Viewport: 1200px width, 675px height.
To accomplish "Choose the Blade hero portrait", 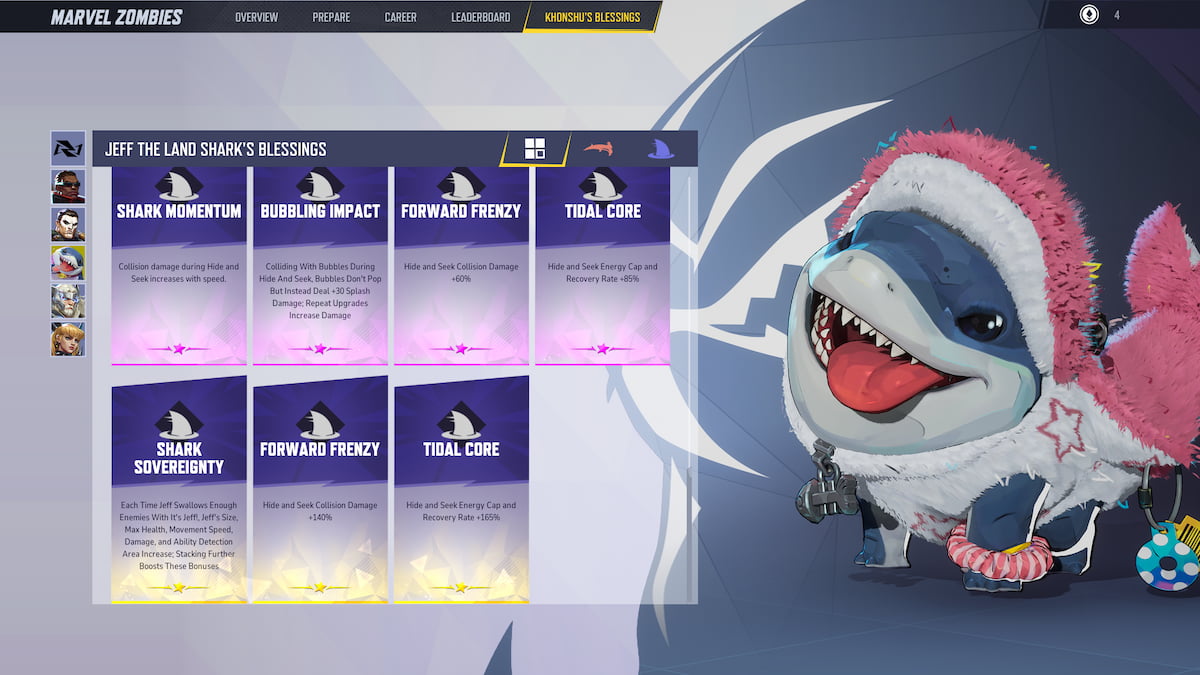I will click(68, 186).
